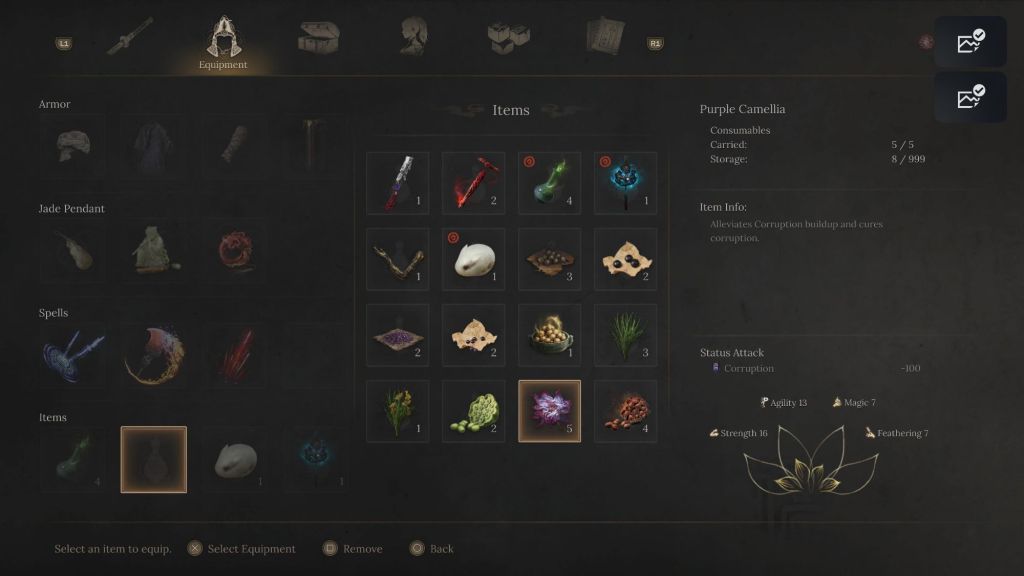Choose the fiery crescent spell slot

(154, 355)
